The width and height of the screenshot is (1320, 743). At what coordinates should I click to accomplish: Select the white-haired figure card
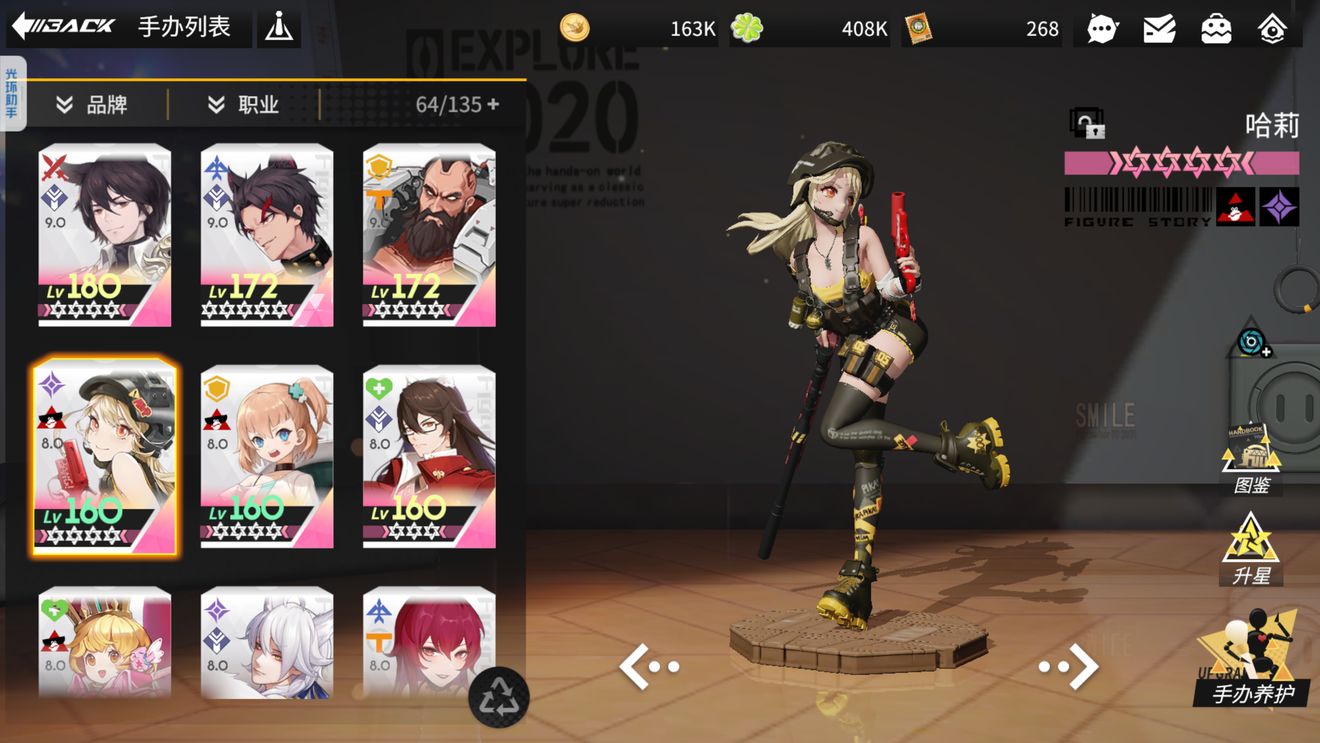(x=267, y=645)
